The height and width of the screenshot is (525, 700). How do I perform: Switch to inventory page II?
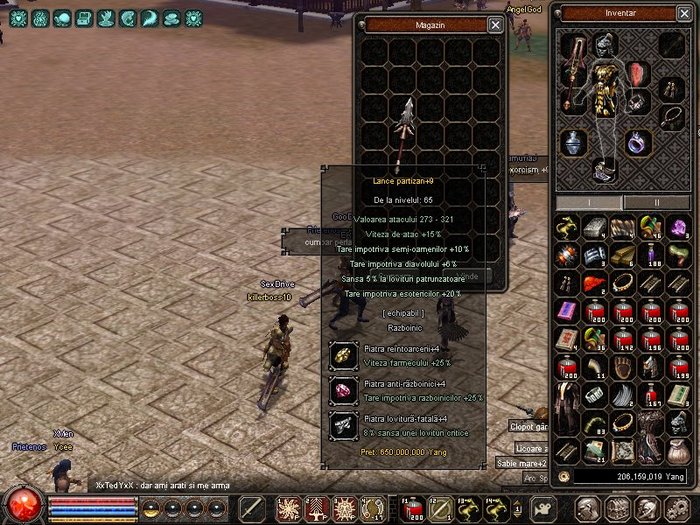(656, 202)
